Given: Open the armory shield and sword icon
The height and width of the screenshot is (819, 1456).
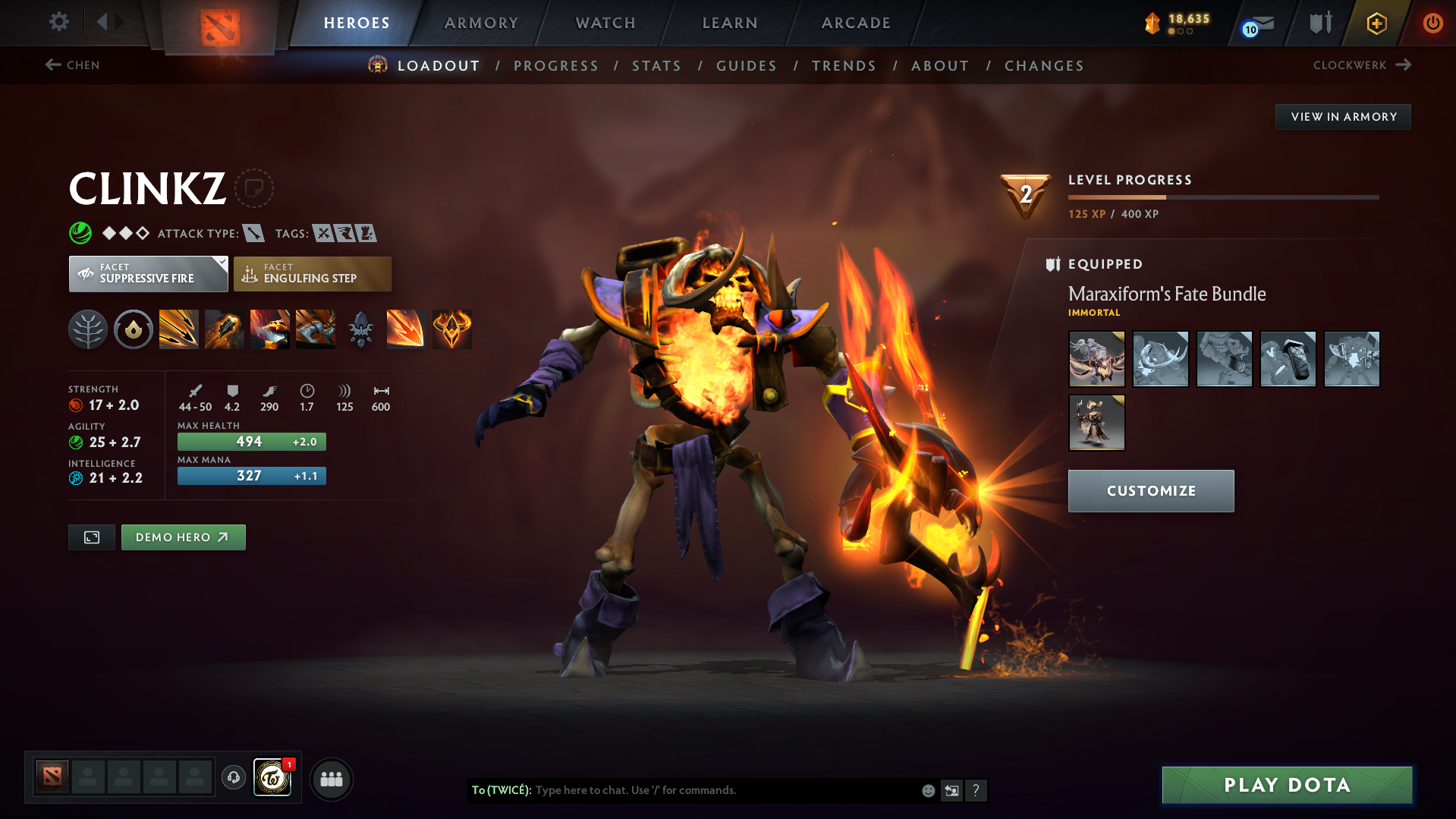Looking at the screenshot, I should tap(1319, 23).
